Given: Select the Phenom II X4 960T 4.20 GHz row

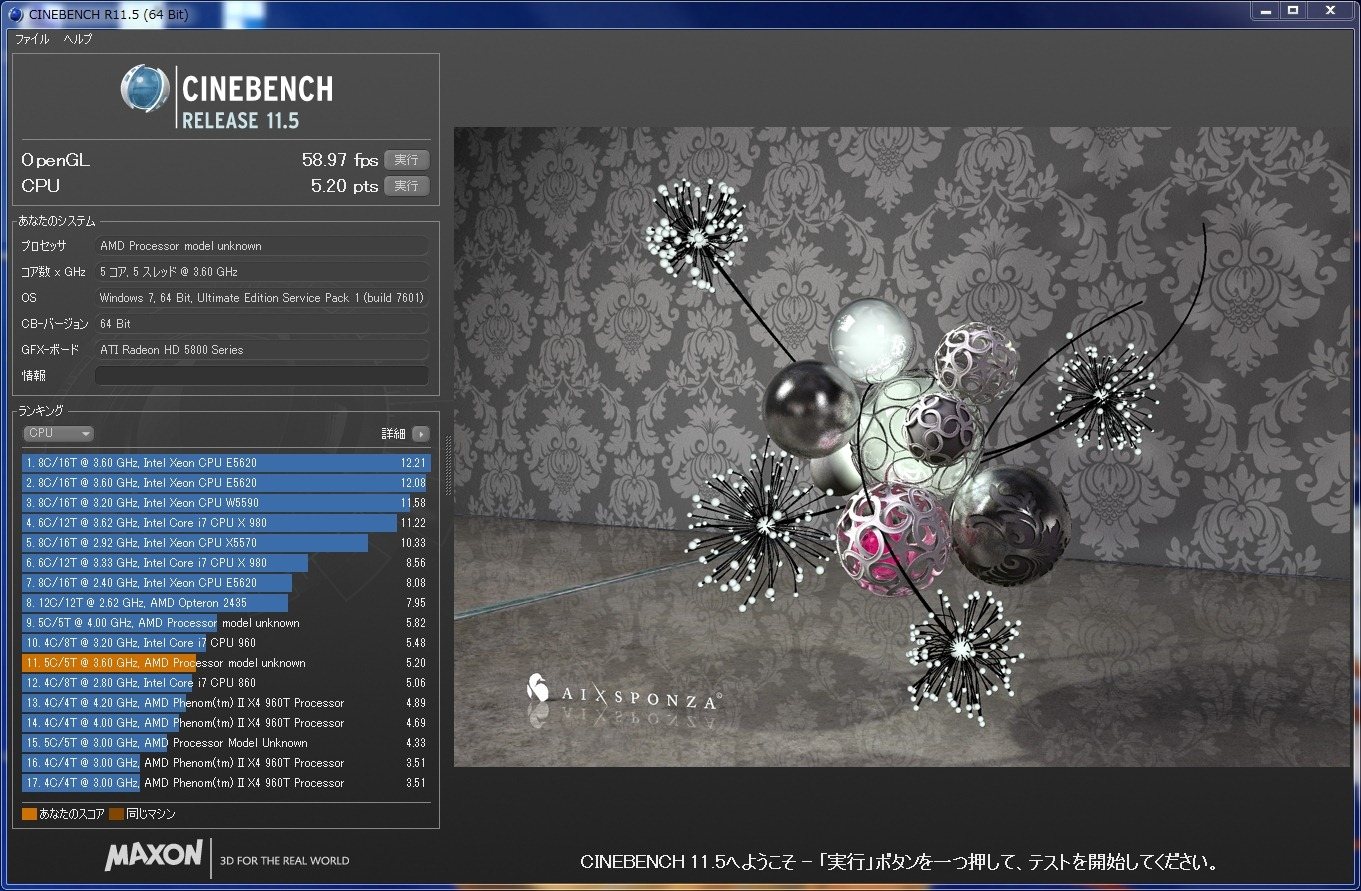Looking at the screenshot, I should pyautogui.click(x=225, y=703).
